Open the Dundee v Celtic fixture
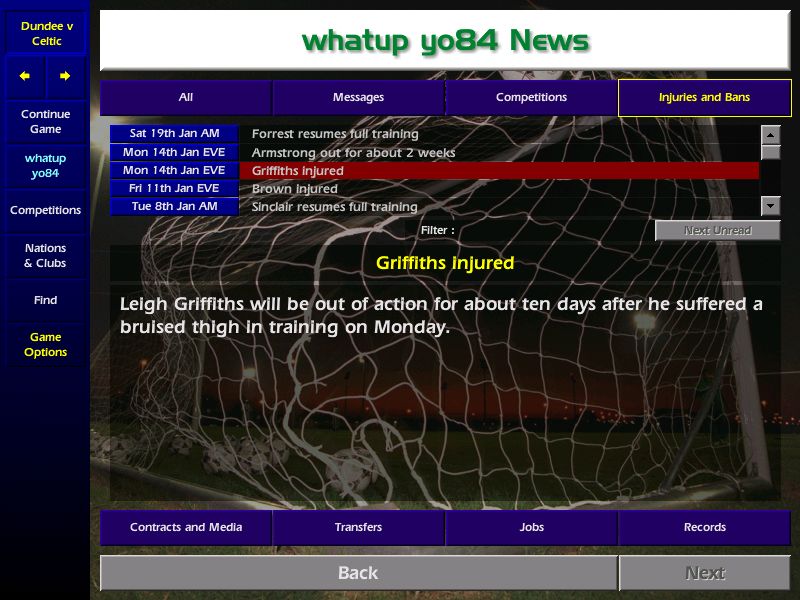800x600 pixels. click(x=46, y=33)
